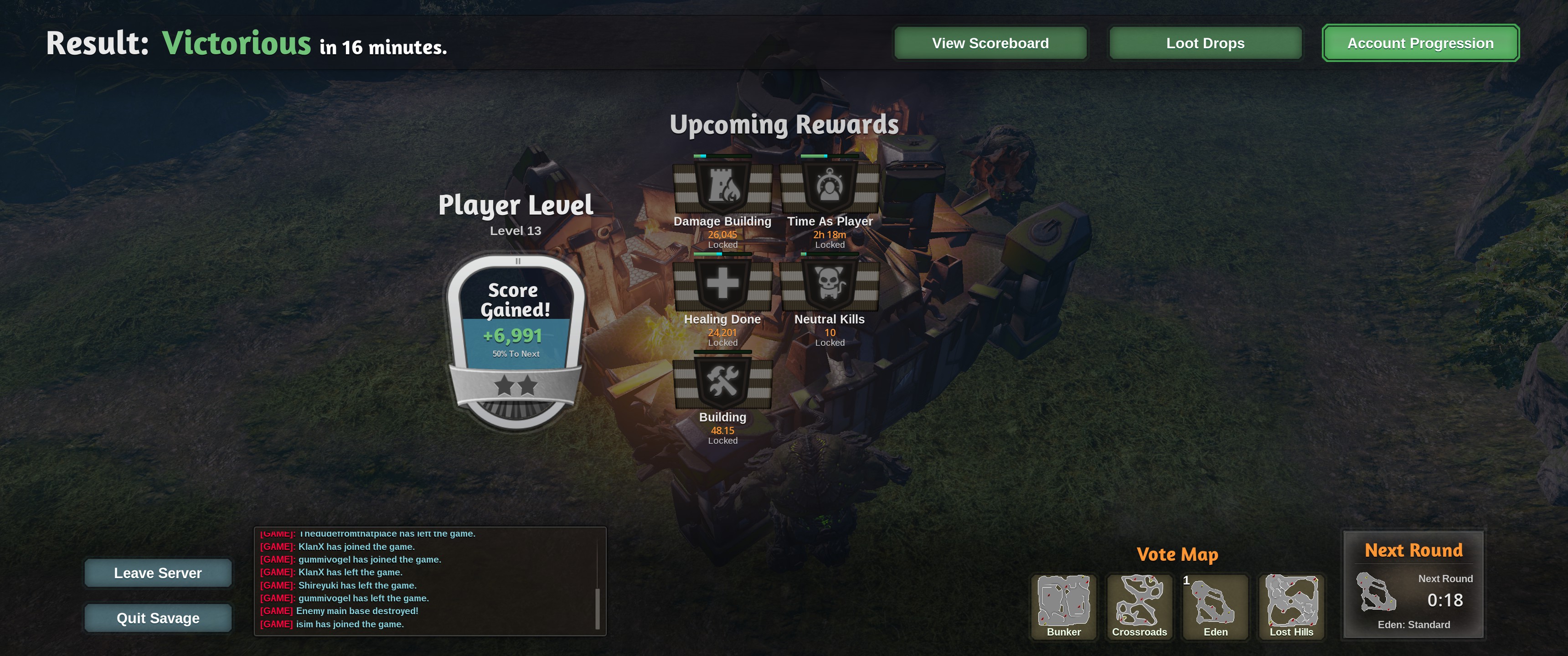The width and height of the screenshot is (1568, 656).
Task: Click the Healing Done reward badge
Action: click(x=722, y=284)
